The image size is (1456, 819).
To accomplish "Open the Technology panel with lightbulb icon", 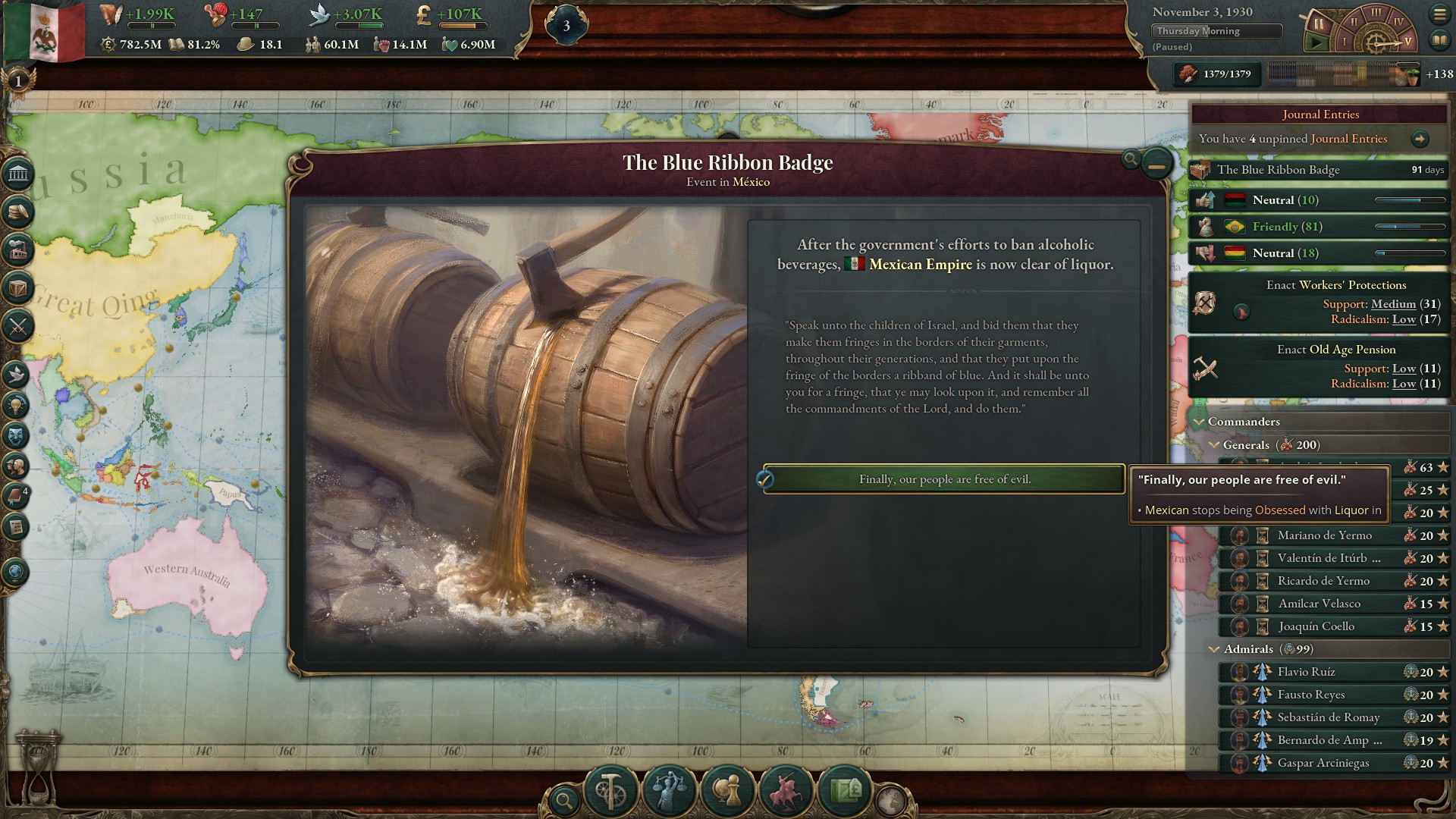I will [x=17, y=405].
